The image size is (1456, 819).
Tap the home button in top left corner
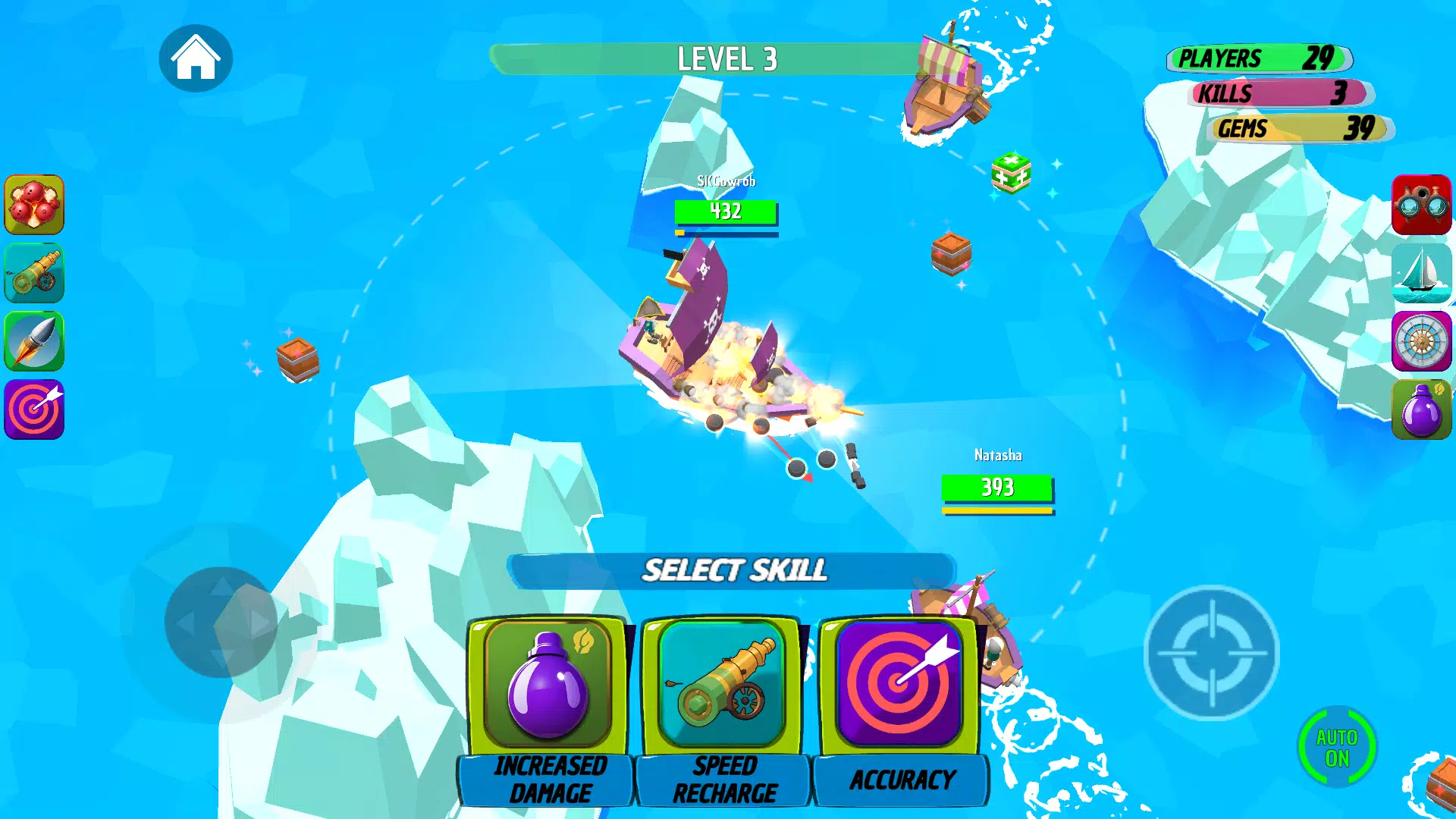click(196, 58)
